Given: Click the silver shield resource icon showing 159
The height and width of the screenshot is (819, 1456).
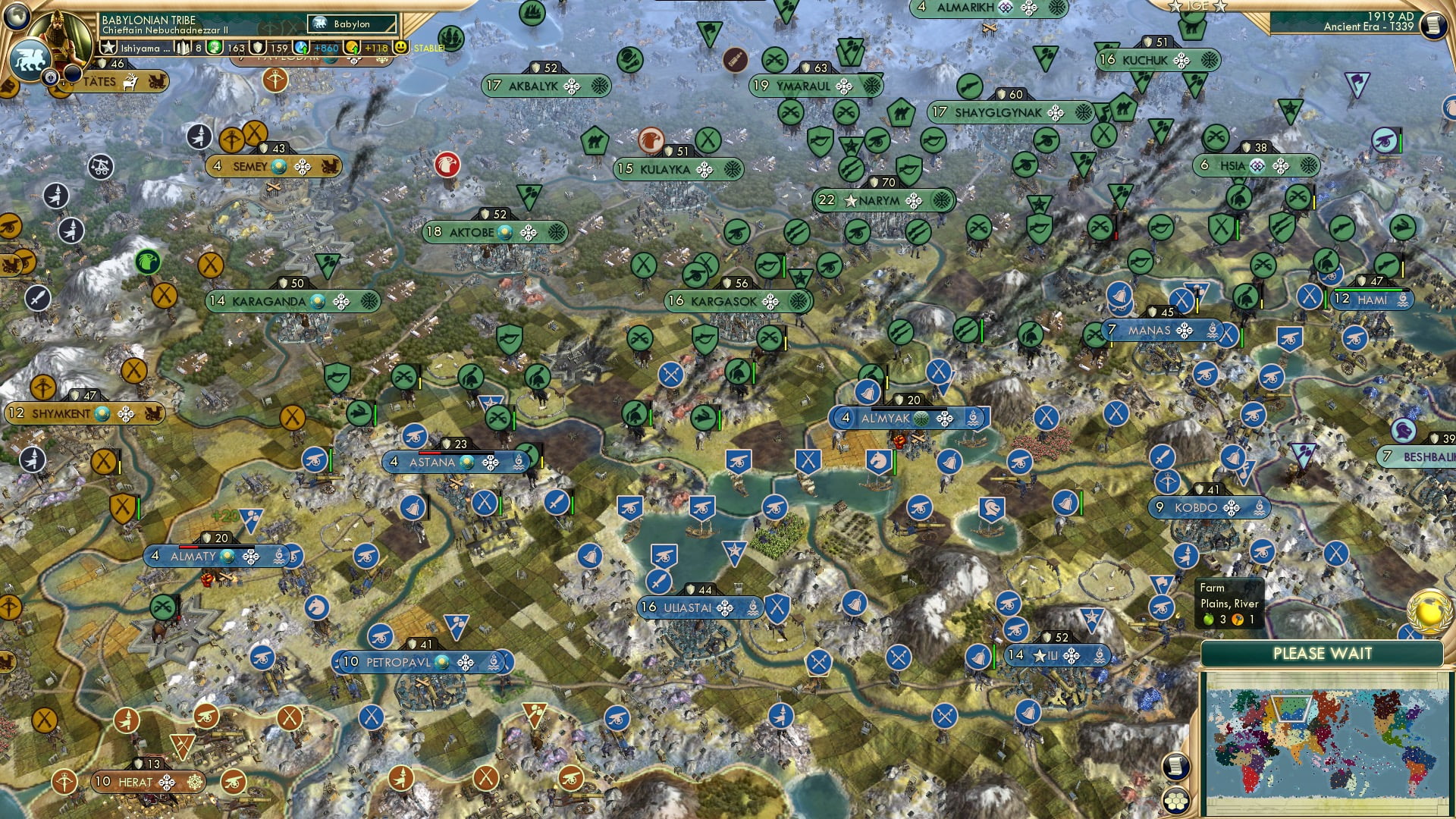Looking at the screenshot, I should 258,47.
